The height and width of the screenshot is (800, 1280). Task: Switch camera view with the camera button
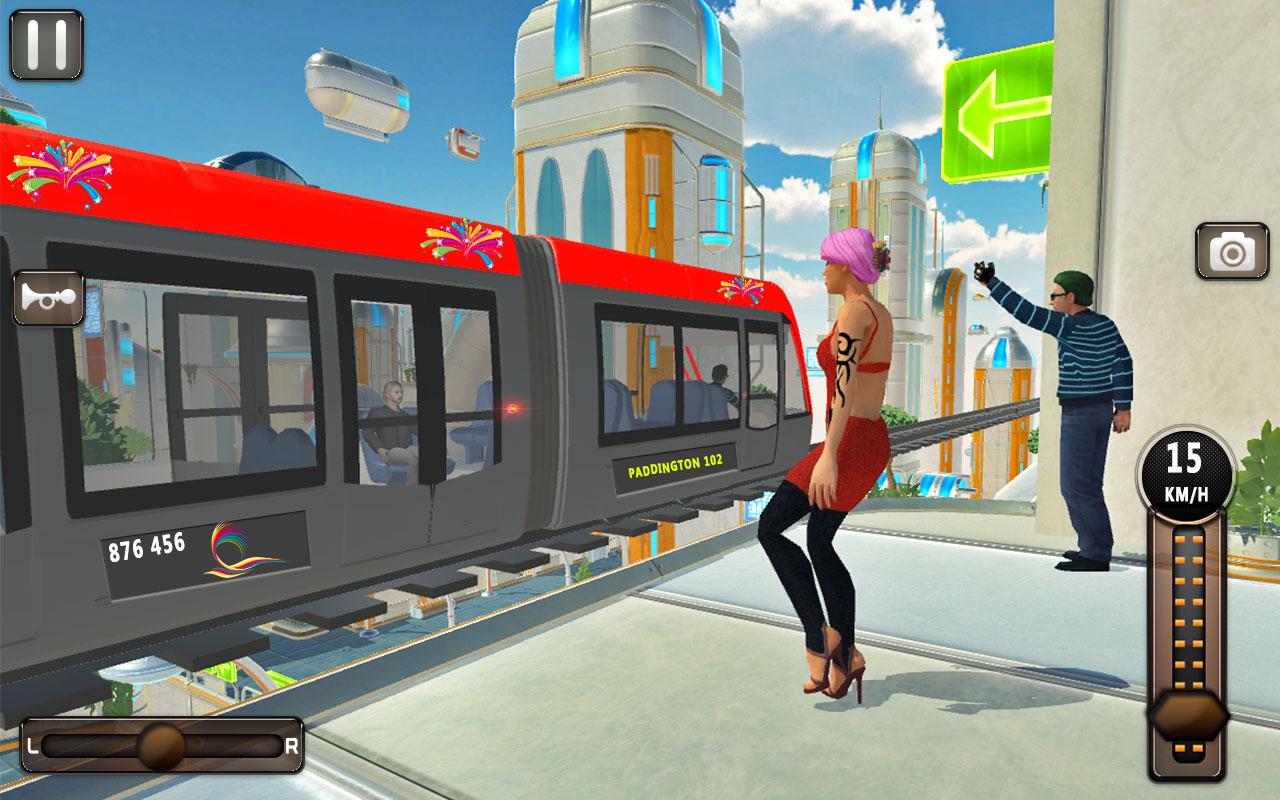1232,251
